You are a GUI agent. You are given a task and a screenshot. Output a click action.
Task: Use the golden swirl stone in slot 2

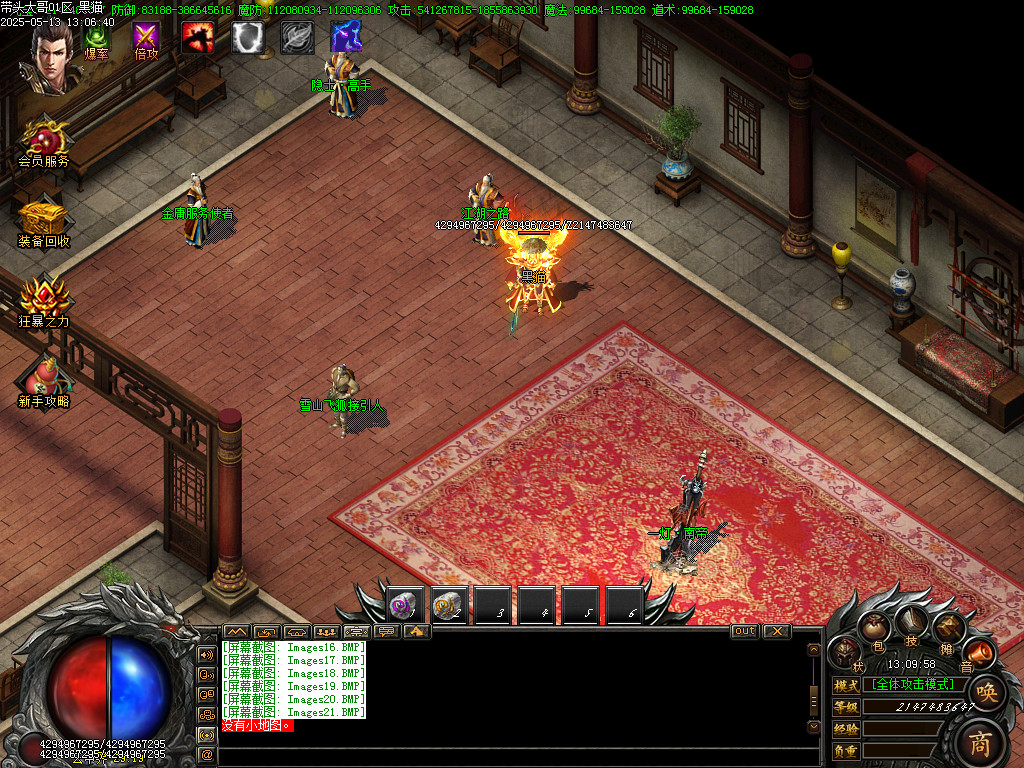point(449,605)
